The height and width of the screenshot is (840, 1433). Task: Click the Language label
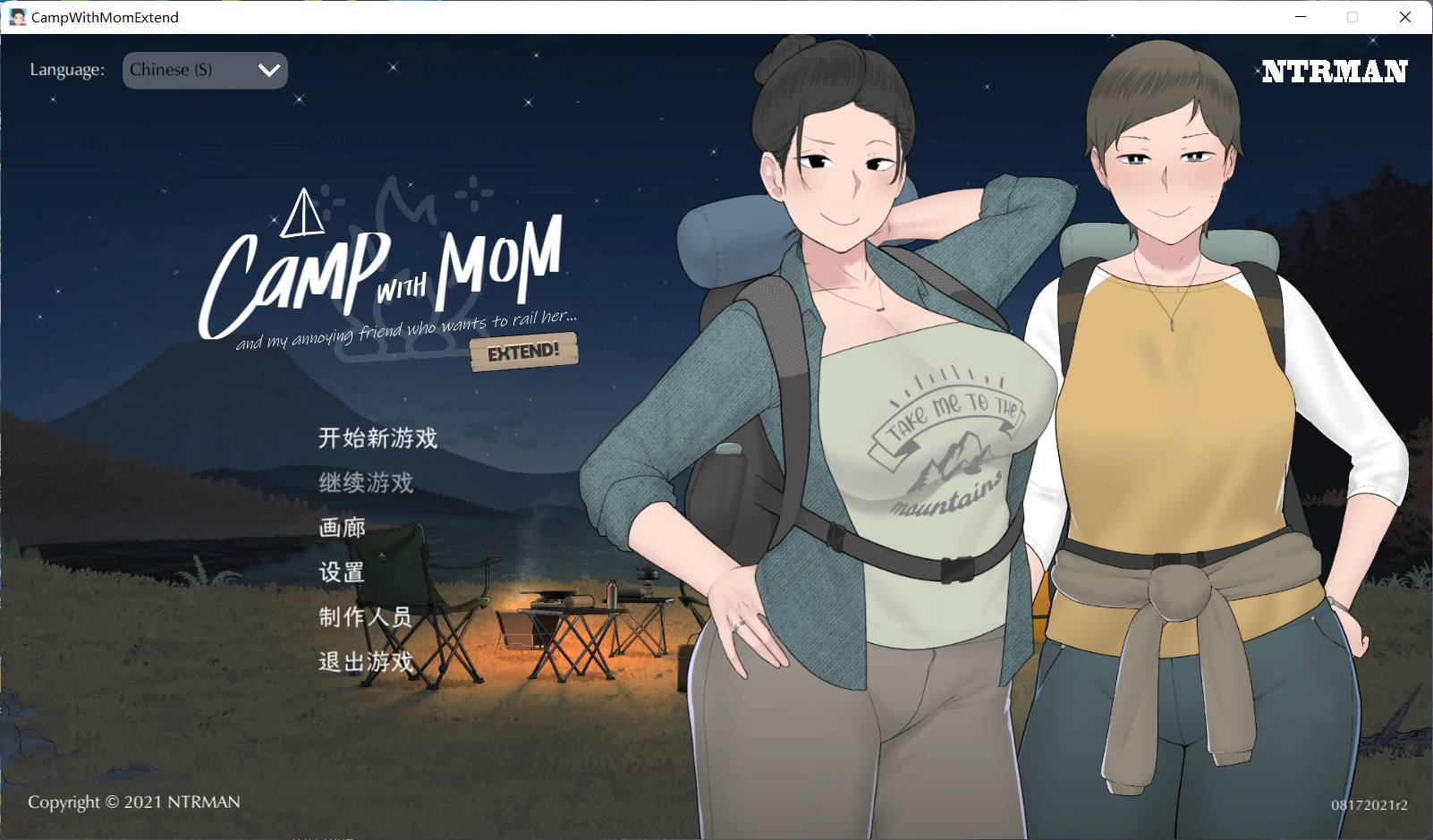66,69
